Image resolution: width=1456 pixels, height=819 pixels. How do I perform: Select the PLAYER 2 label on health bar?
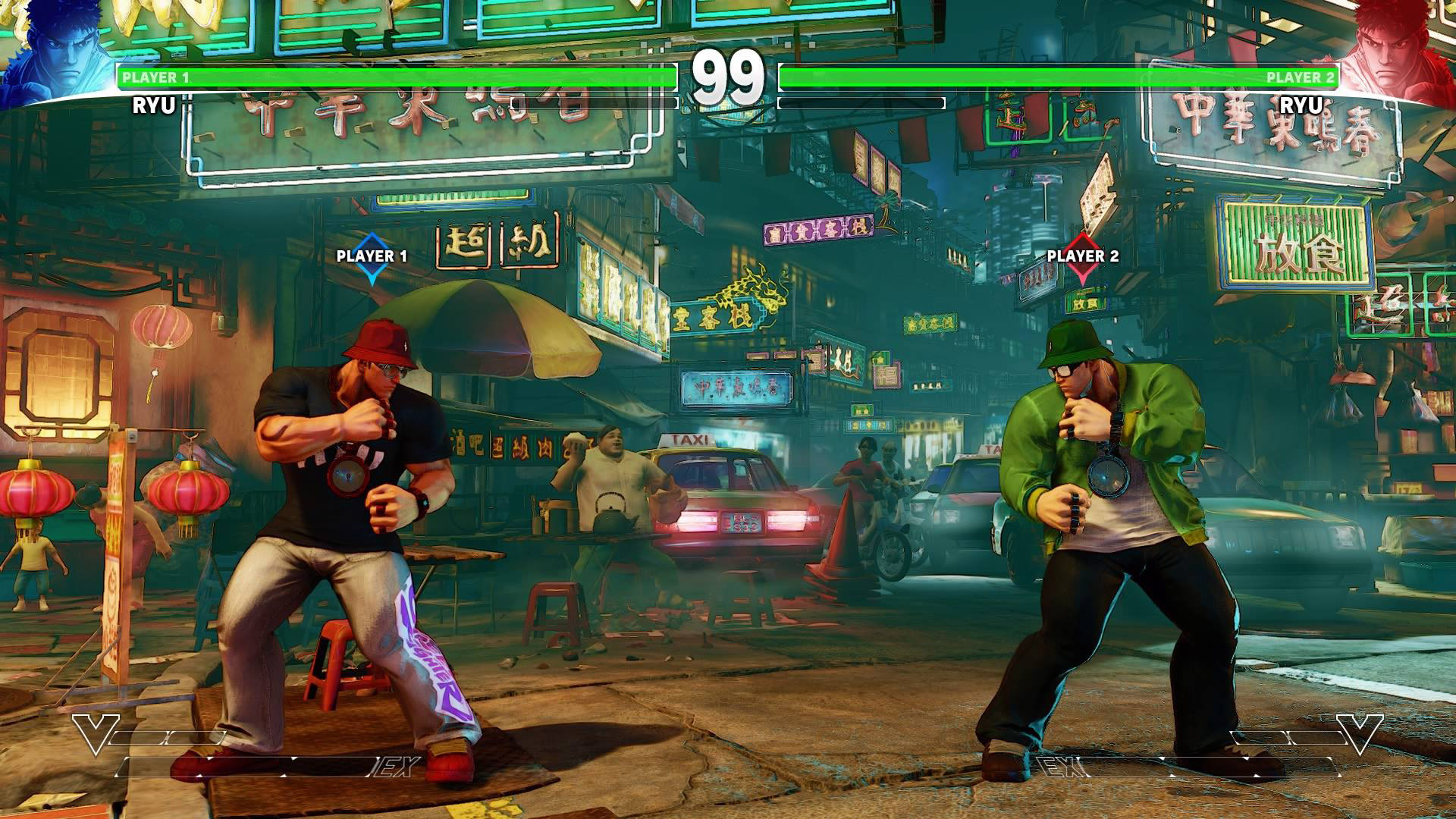click(1299, 77)
